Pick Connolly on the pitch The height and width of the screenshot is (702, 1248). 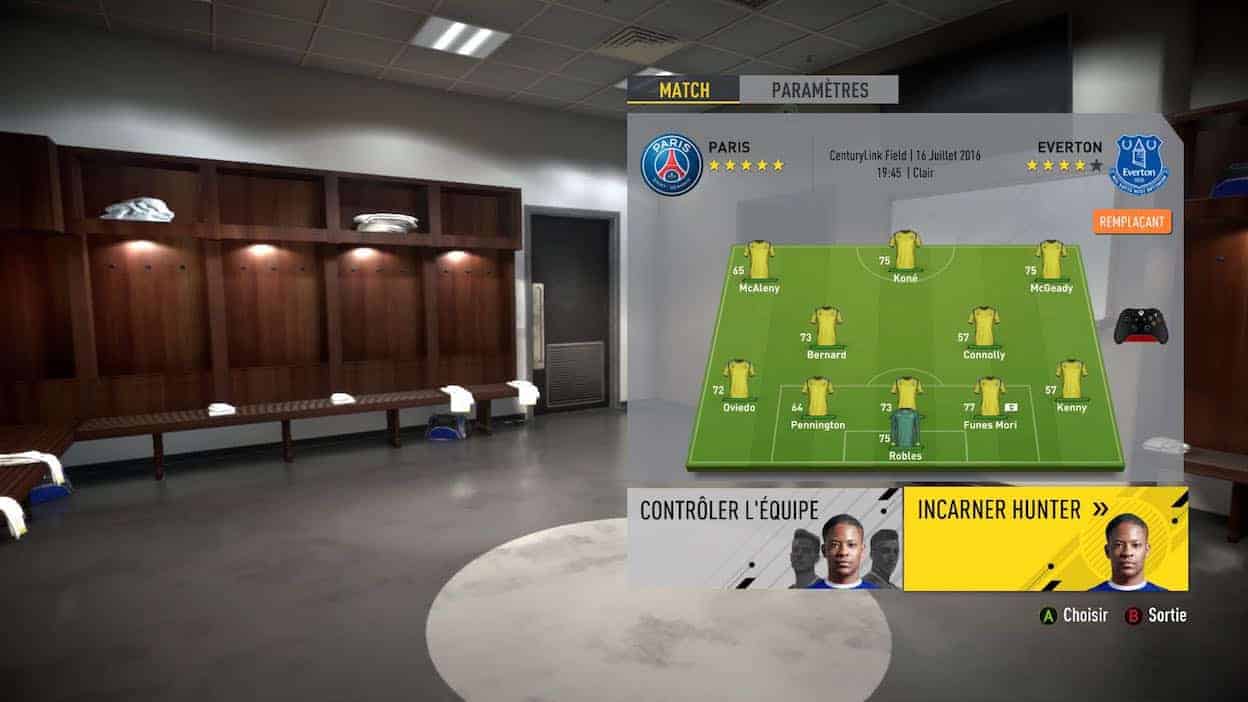coord(984,328)
